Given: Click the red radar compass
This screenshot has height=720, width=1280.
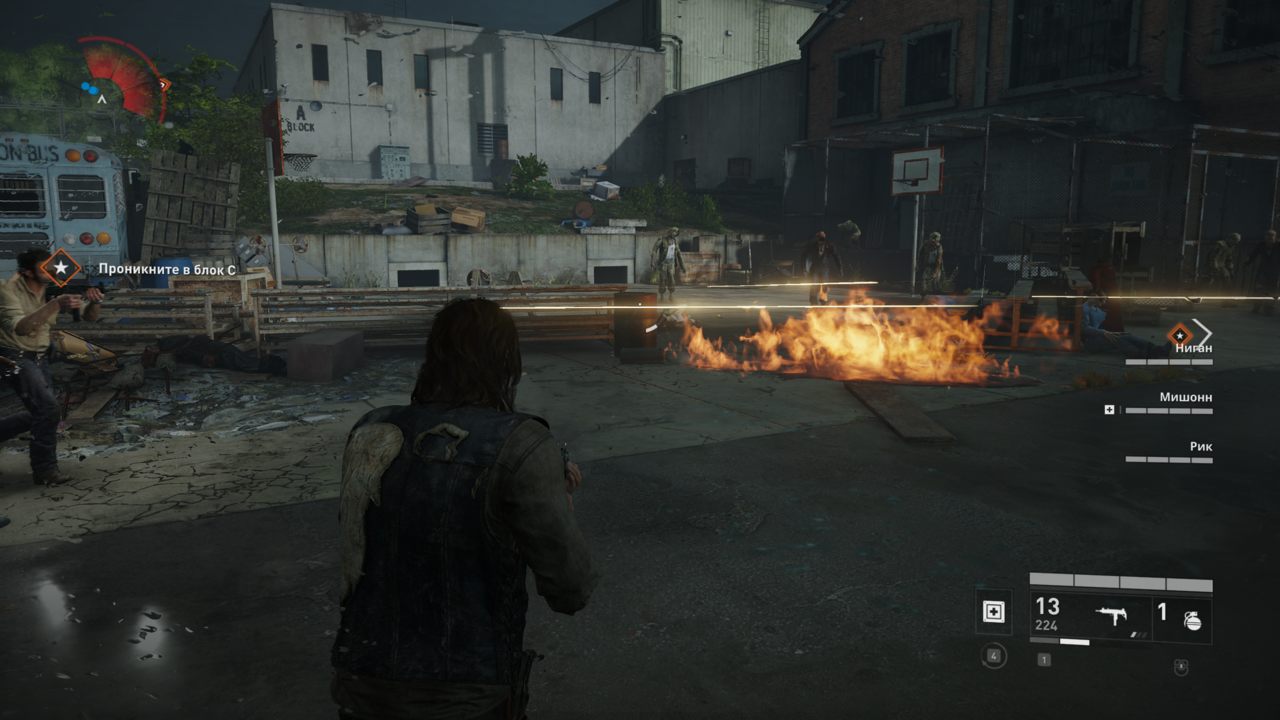Looking at the screenshot, I should pos(122,79).
